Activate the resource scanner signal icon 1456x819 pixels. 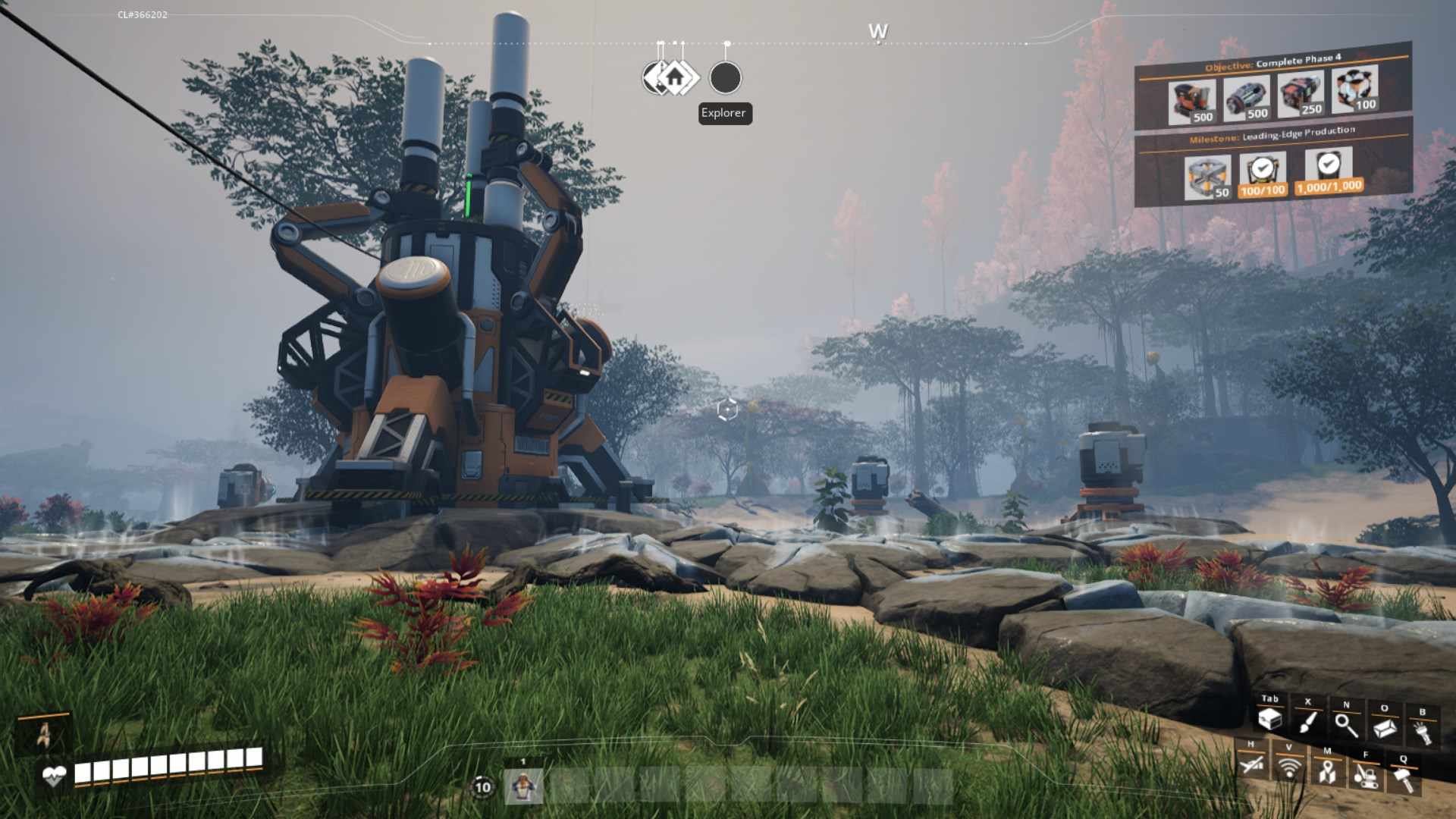[1288, 767]
